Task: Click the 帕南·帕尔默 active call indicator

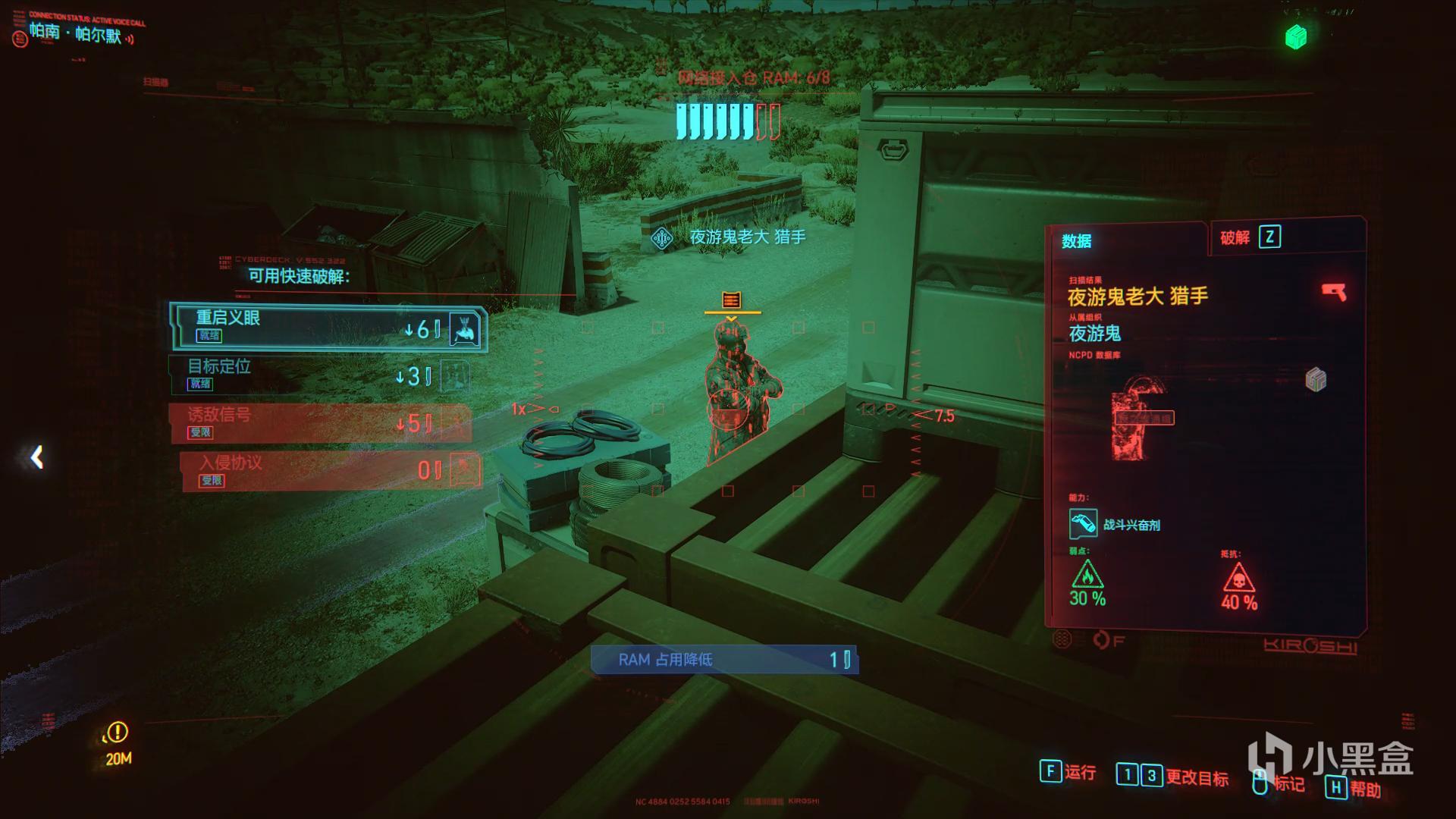Action: 76,33
